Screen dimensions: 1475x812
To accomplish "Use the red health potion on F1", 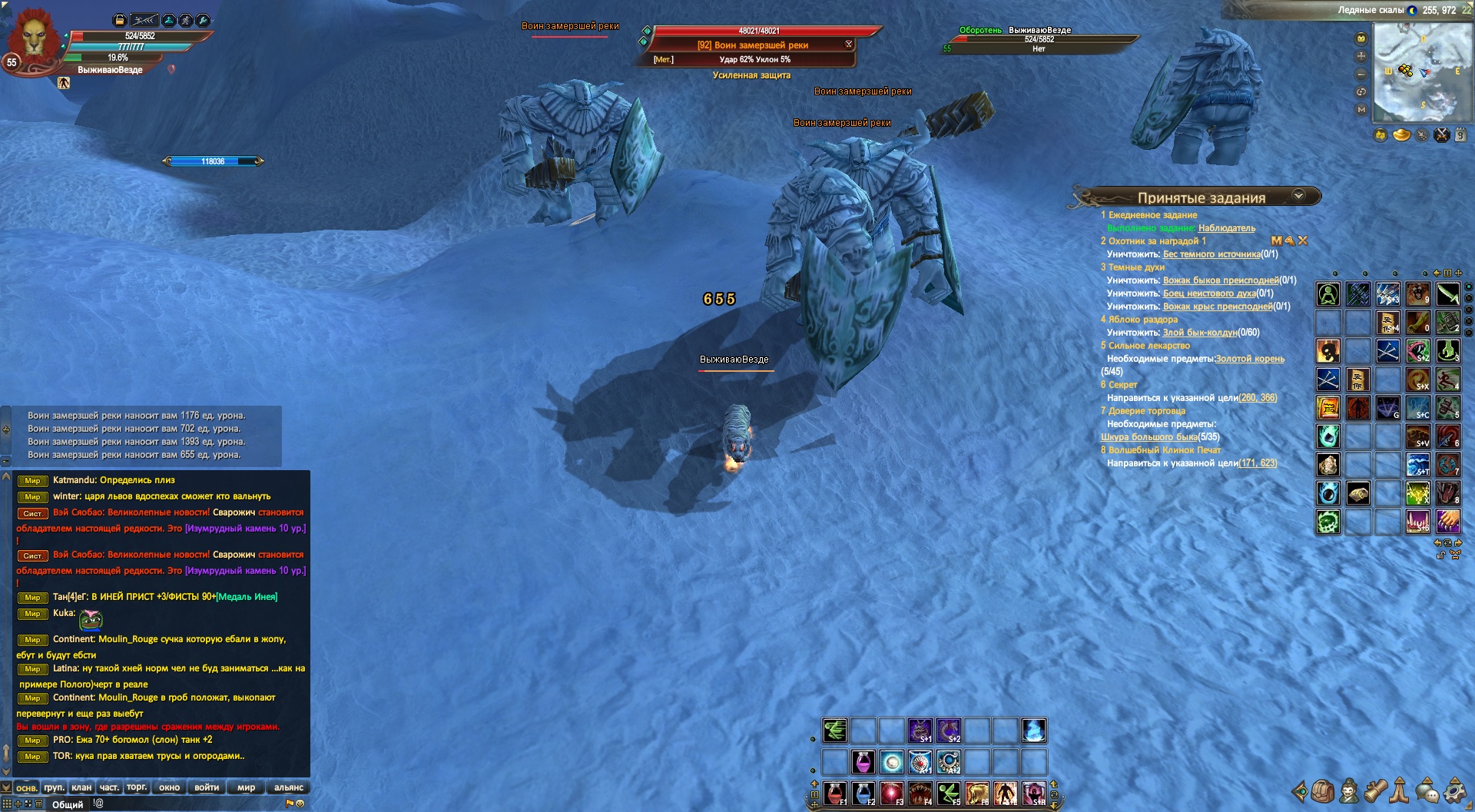I will coord(834,793).
